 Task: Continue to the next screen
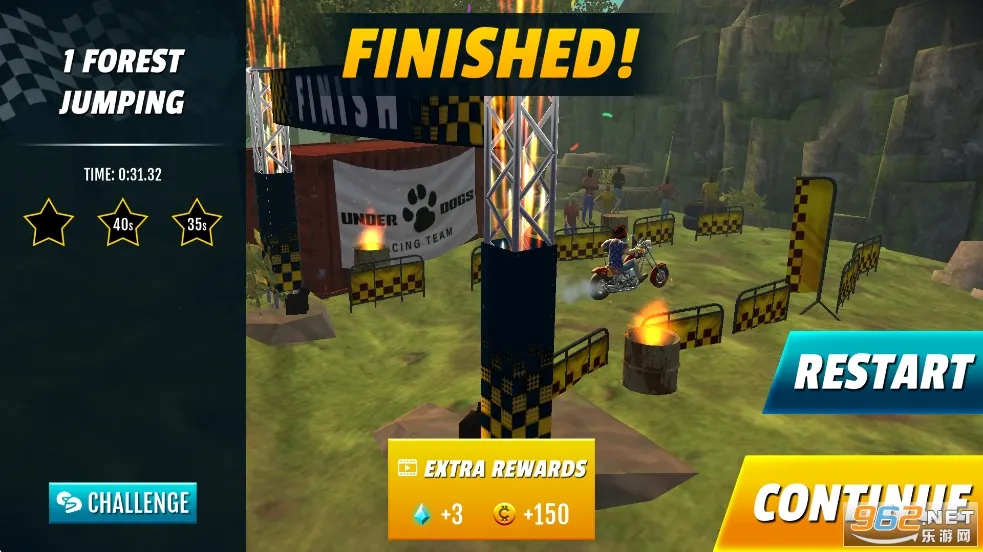click(x=862, y=502)
